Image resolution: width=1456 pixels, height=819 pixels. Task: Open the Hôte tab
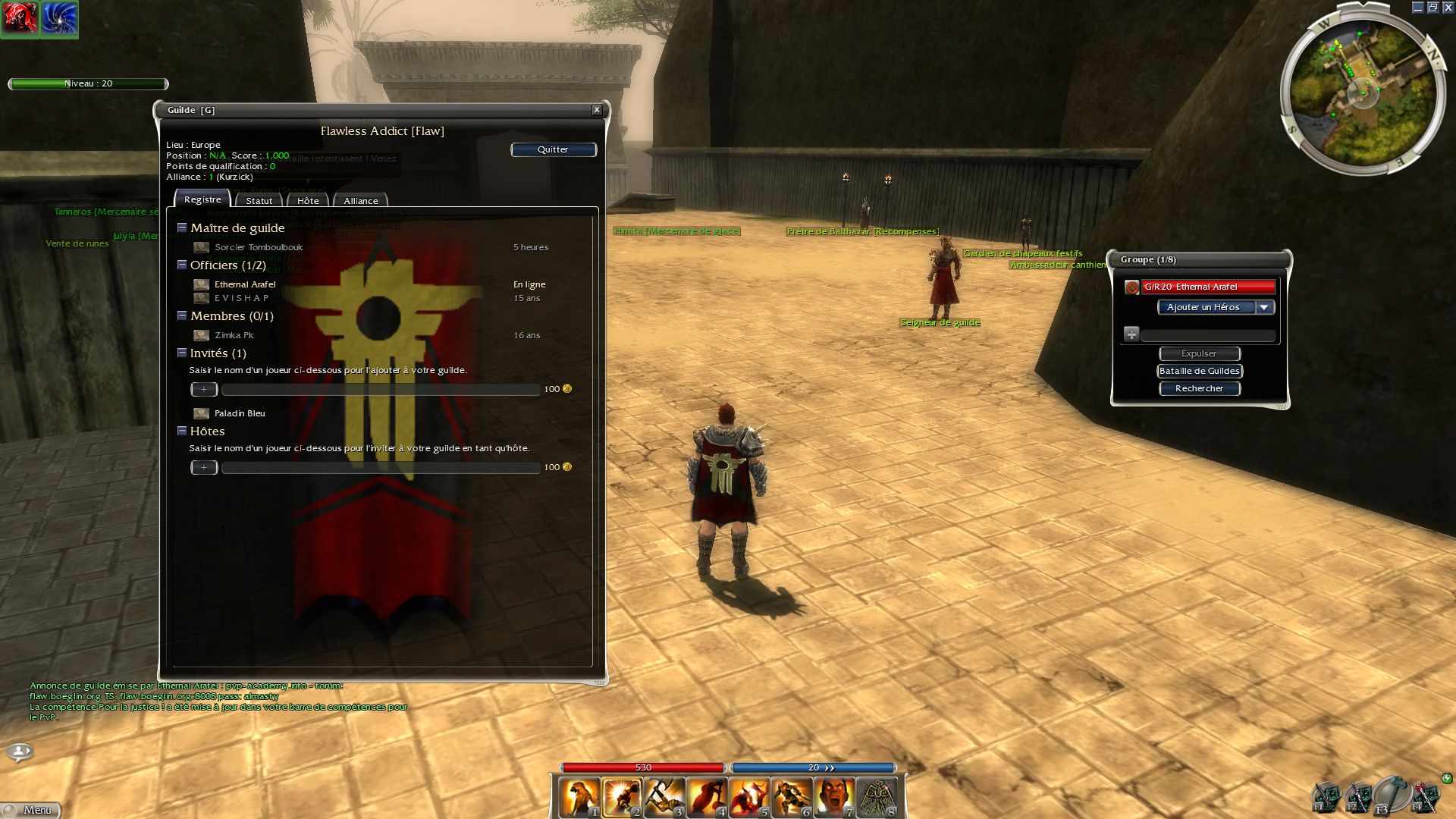308,201
